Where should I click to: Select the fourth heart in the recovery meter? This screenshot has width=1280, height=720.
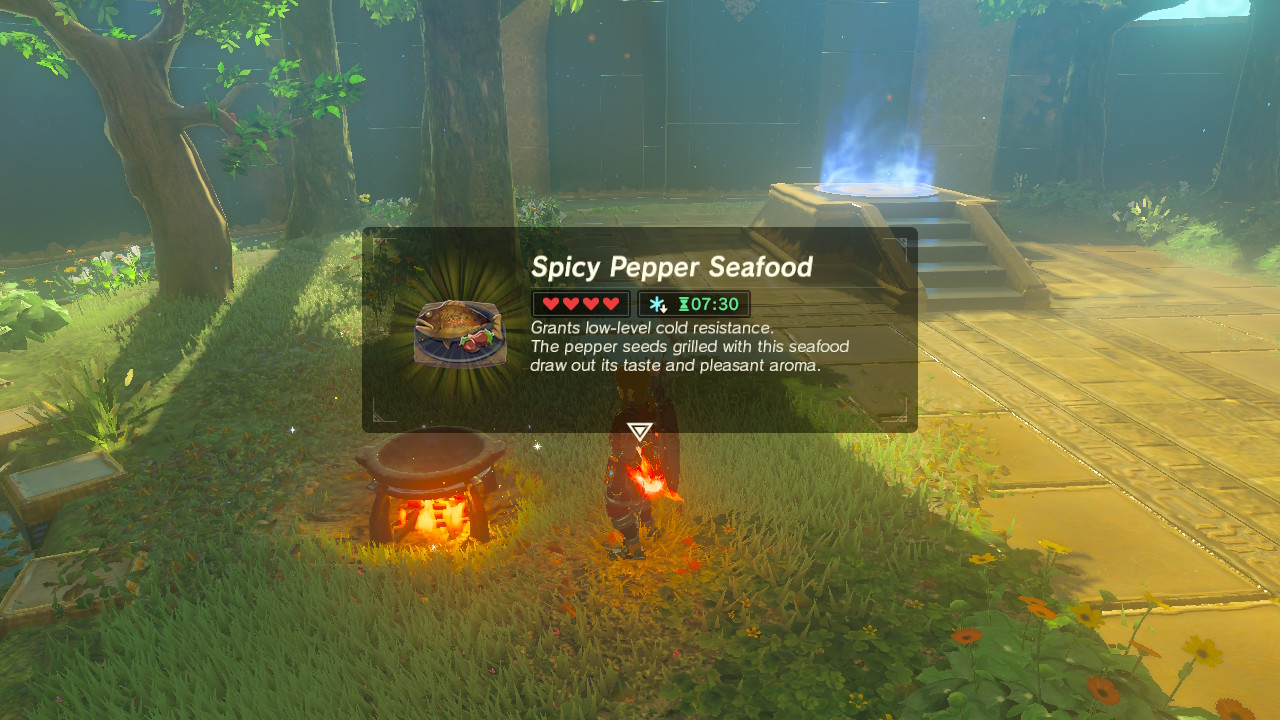tap(610, 303)
